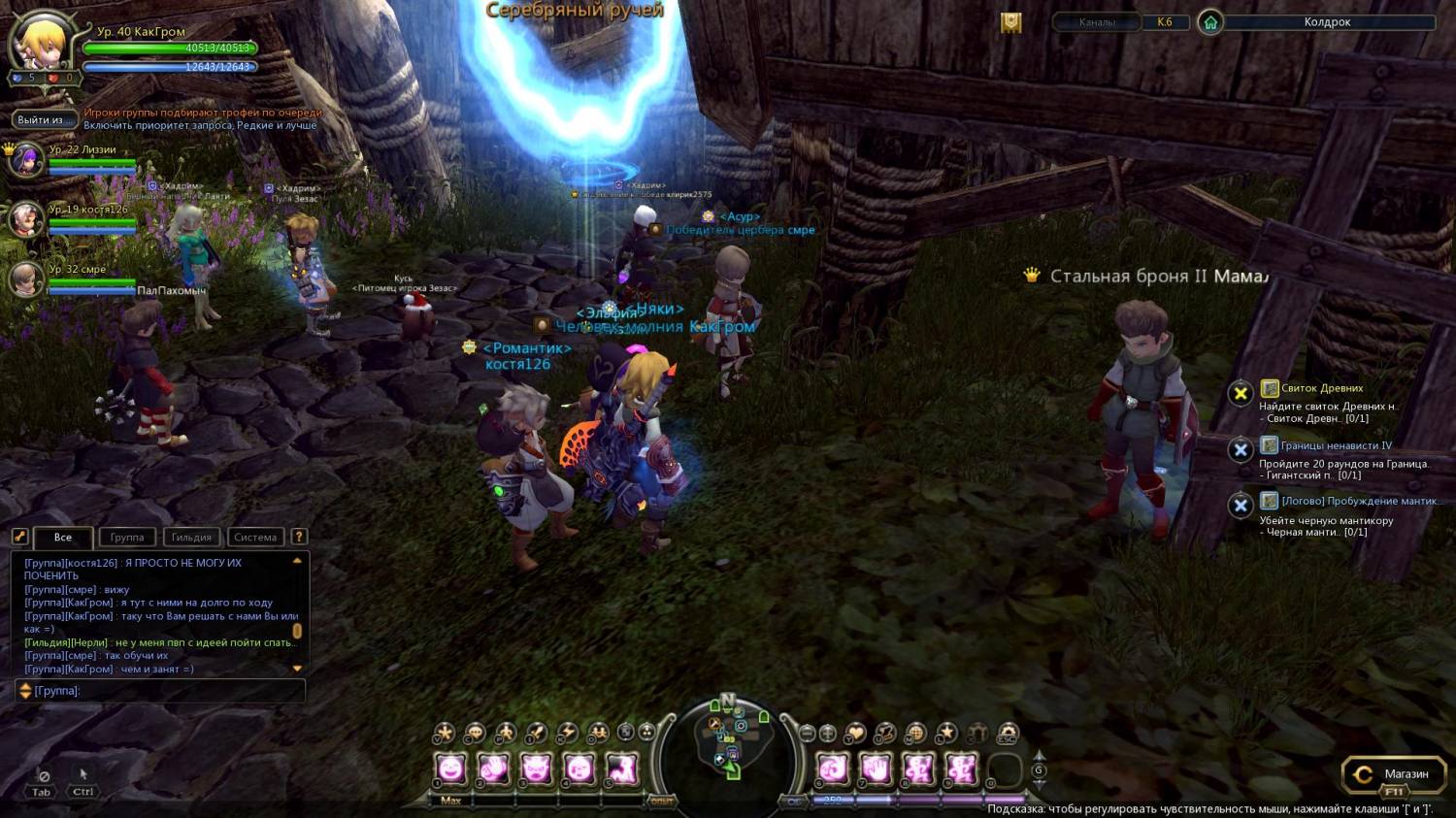
Task: Open the Каналы channel selector
Action: pos(1097,22)
